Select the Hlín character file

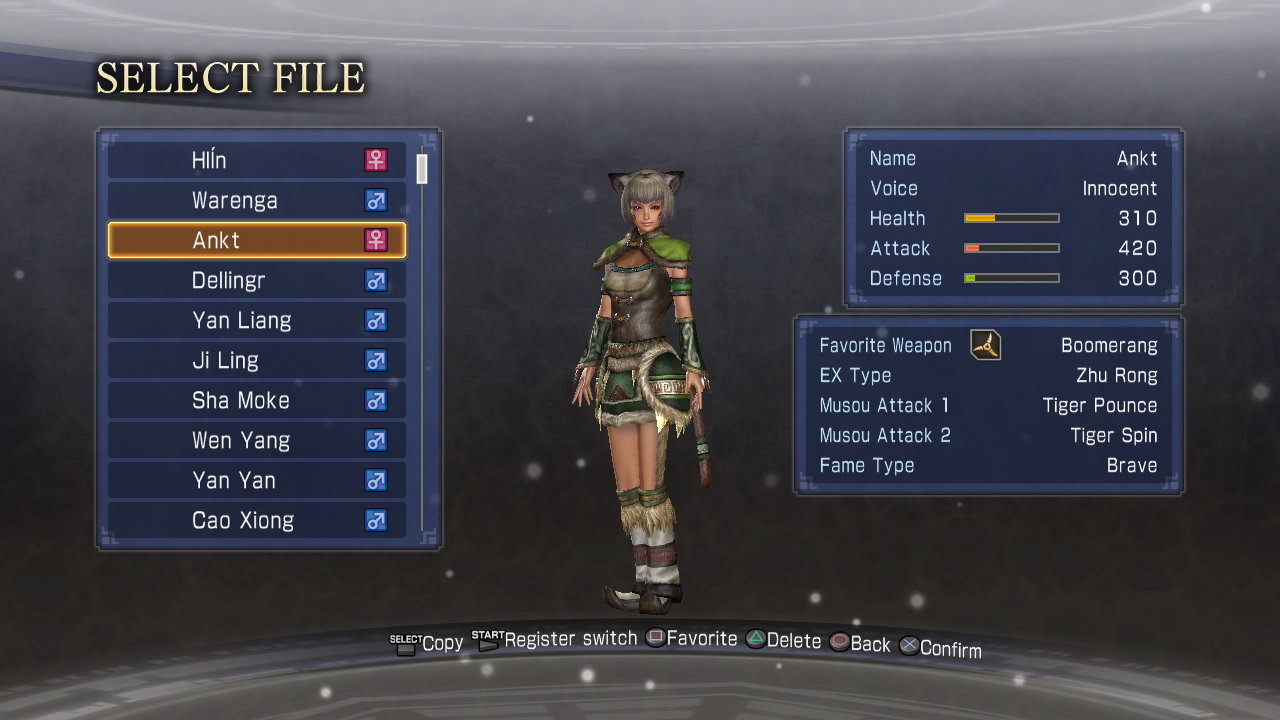pyautogui.click(x=256, y=160)
